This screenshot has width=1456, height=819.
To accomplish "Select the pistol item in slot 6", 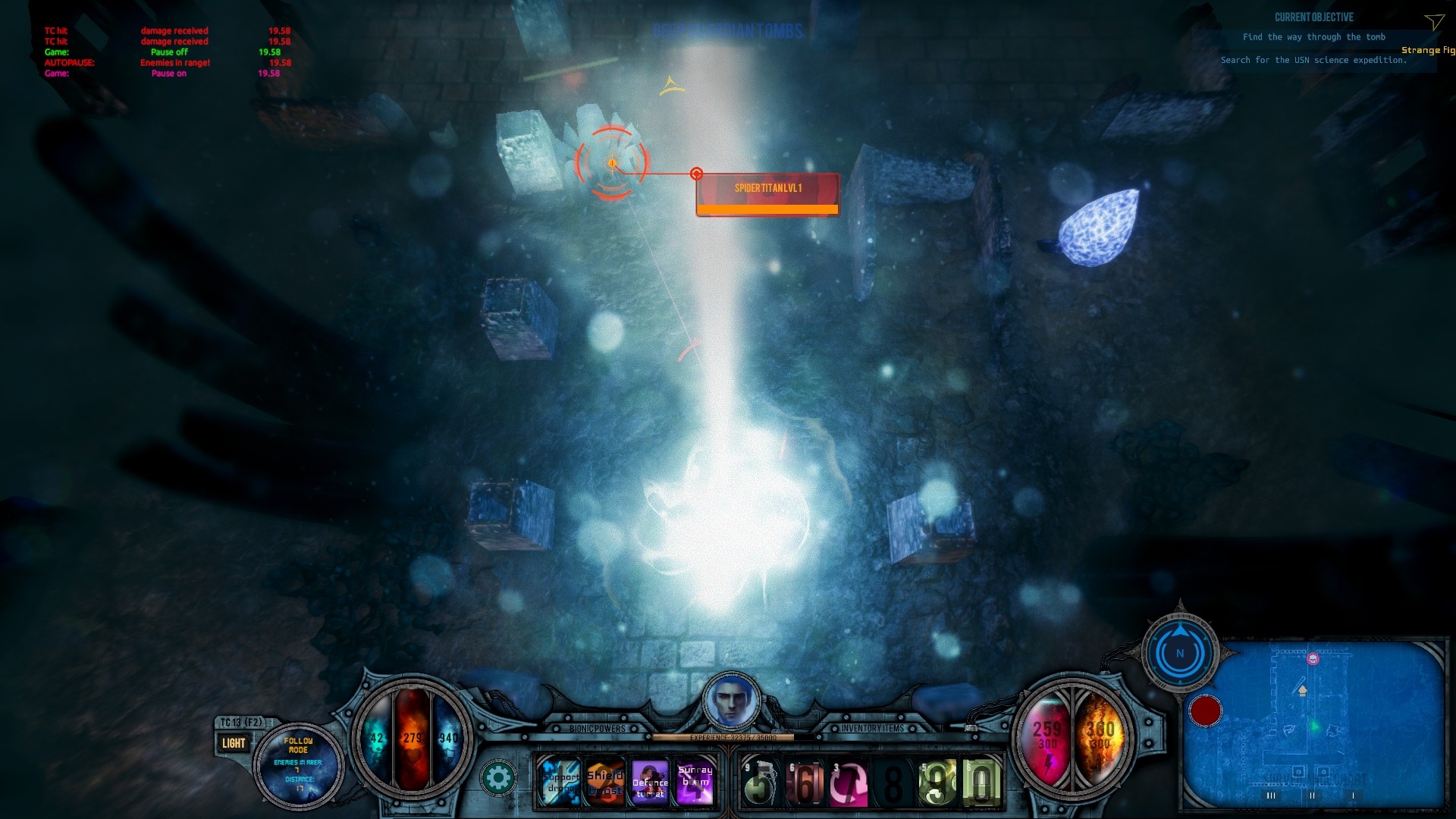I will [804, 781].
